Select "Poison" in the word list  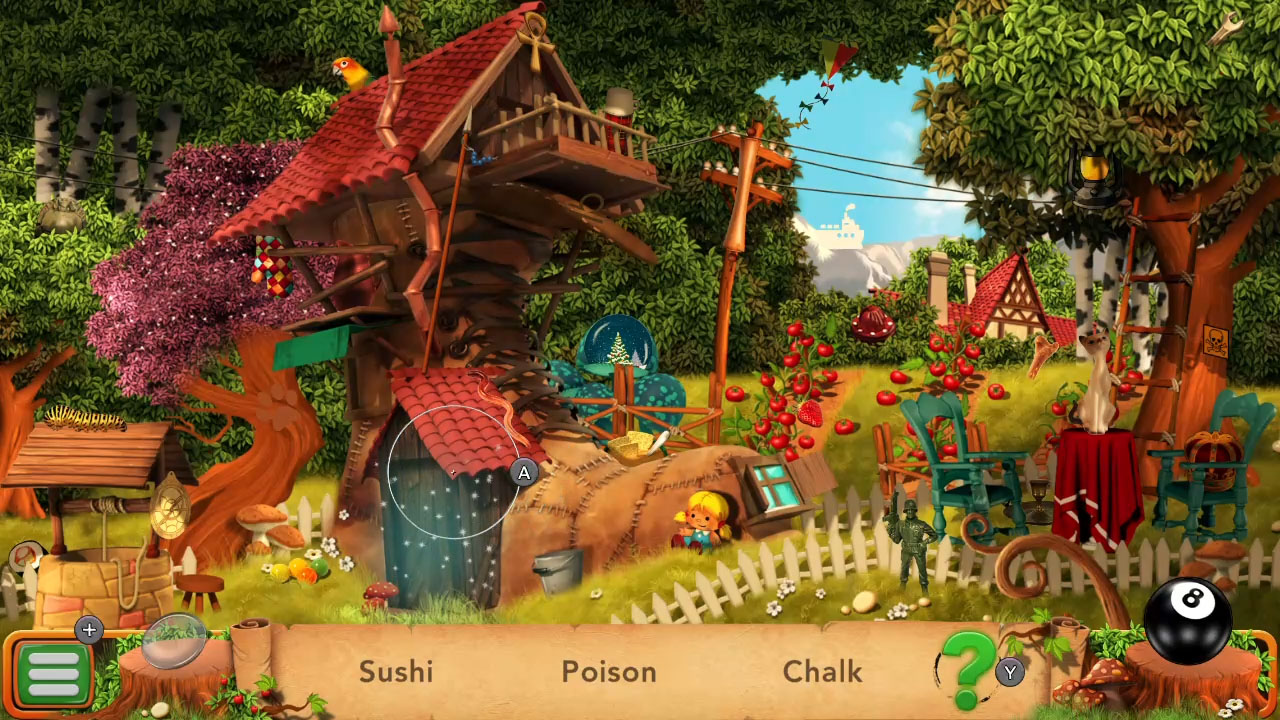(608, 672)
